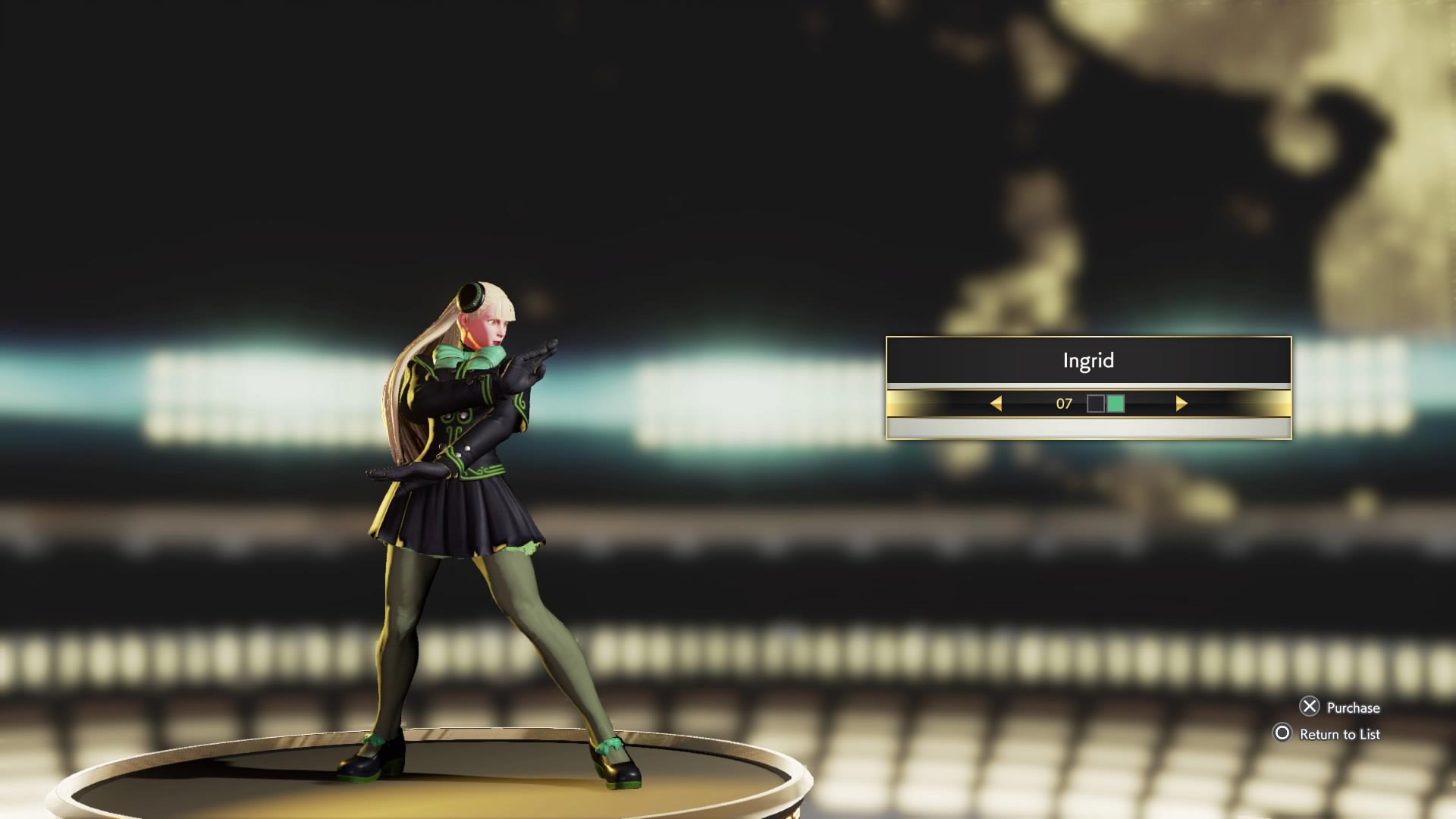Click the Ingrid name header
The height and width of the screenshot is (819, 1456).
click(x=1089, y=360)
